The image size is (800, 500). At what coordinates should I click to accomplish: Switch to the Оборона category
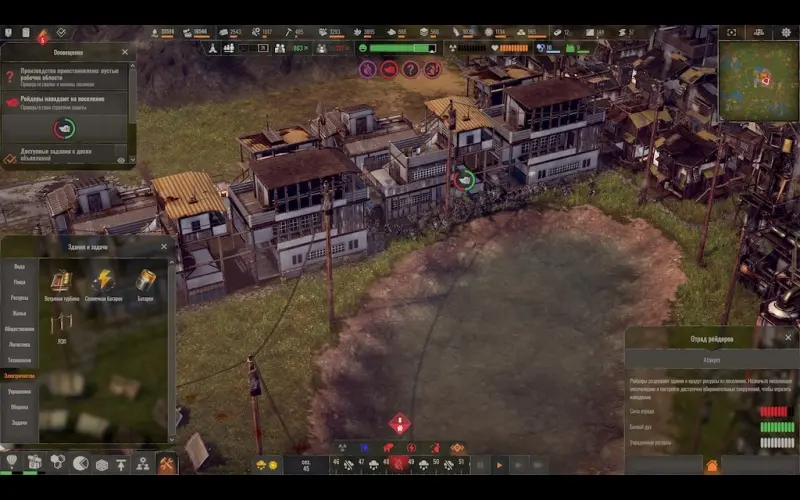(19, 407)
